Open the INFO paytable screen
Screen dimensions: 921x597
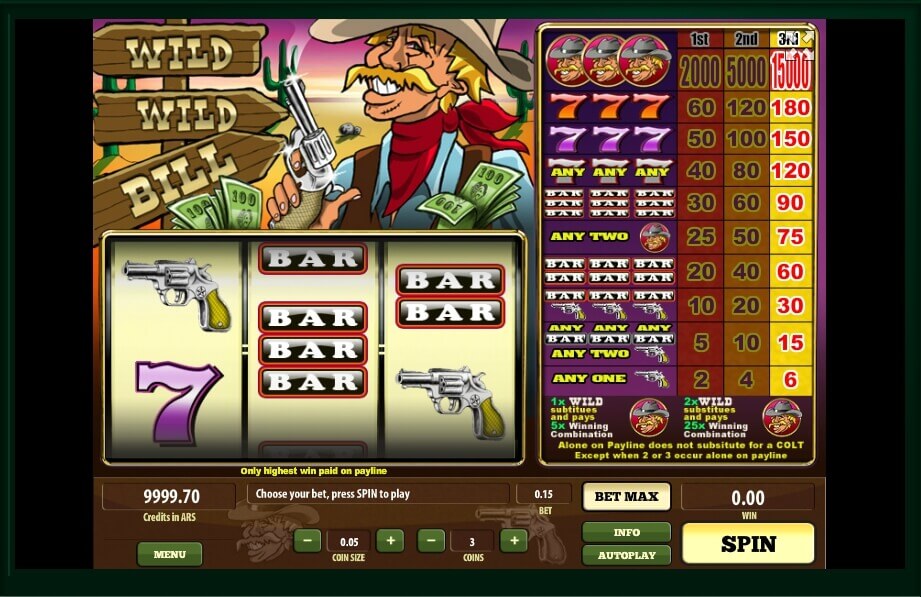626,532
